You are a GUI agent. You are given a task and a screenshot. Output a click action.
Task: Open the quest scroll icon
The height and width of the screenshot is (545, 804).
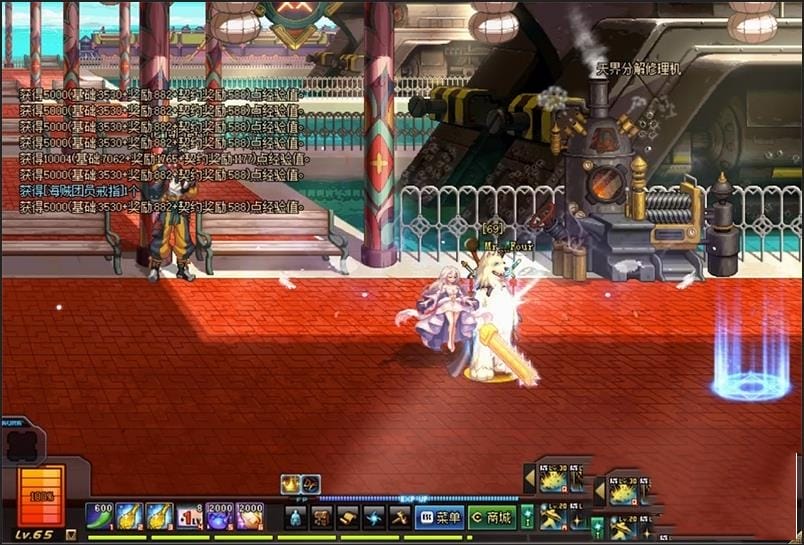click(347, 517)
